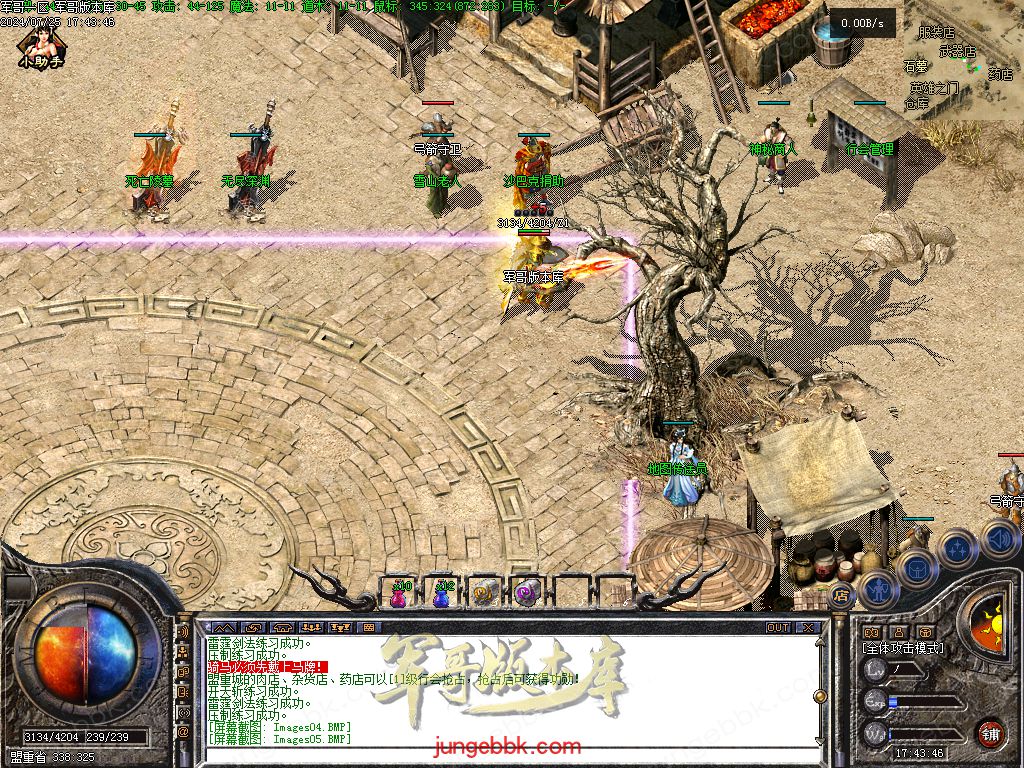
Task: Select the purple swirl scroll hotbar slot
Action: tap(526, 594)
